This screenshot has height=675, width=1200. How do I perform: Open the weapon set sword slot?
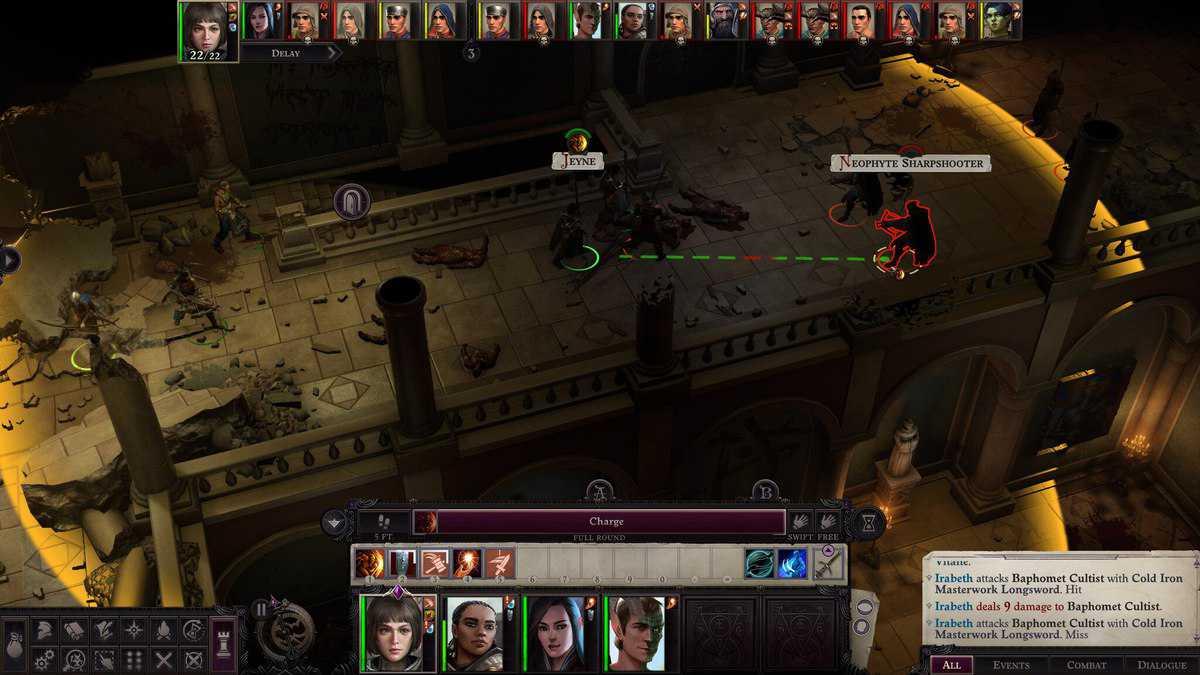826,564
